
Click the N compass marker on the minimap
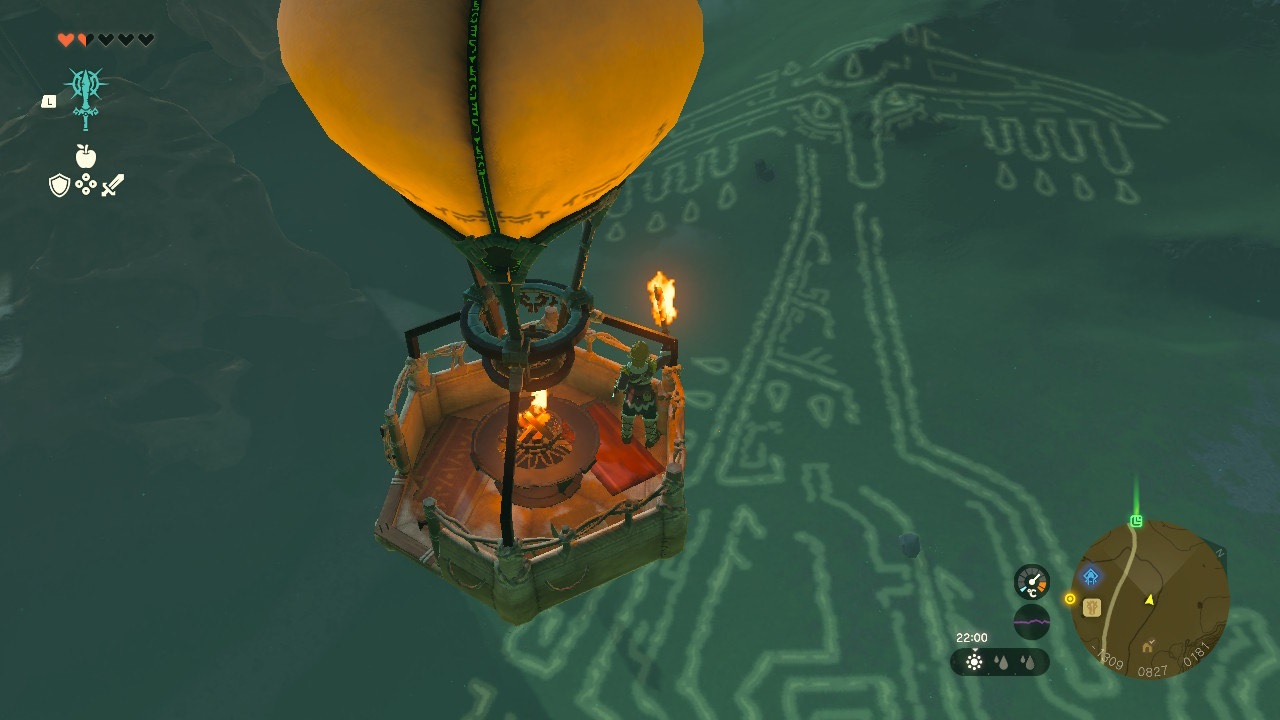coord(1220,553)
